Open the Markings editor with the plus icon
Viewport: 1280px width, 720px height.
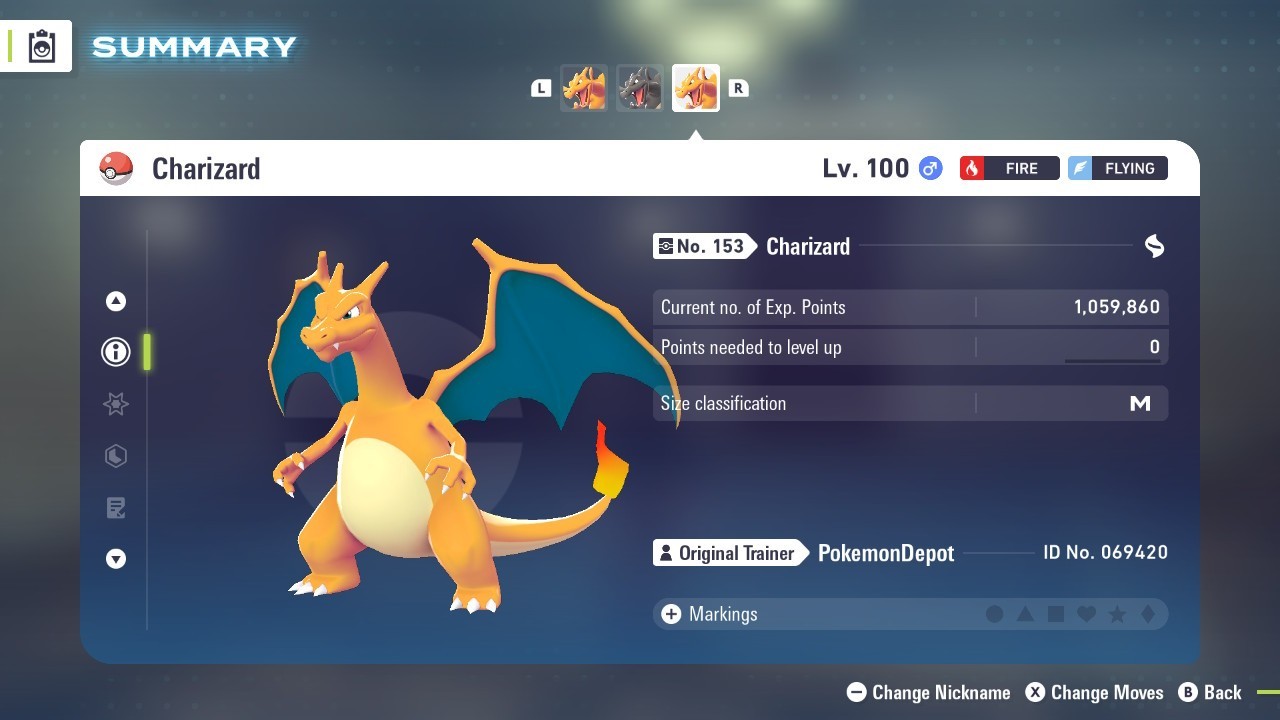(671, 614)
